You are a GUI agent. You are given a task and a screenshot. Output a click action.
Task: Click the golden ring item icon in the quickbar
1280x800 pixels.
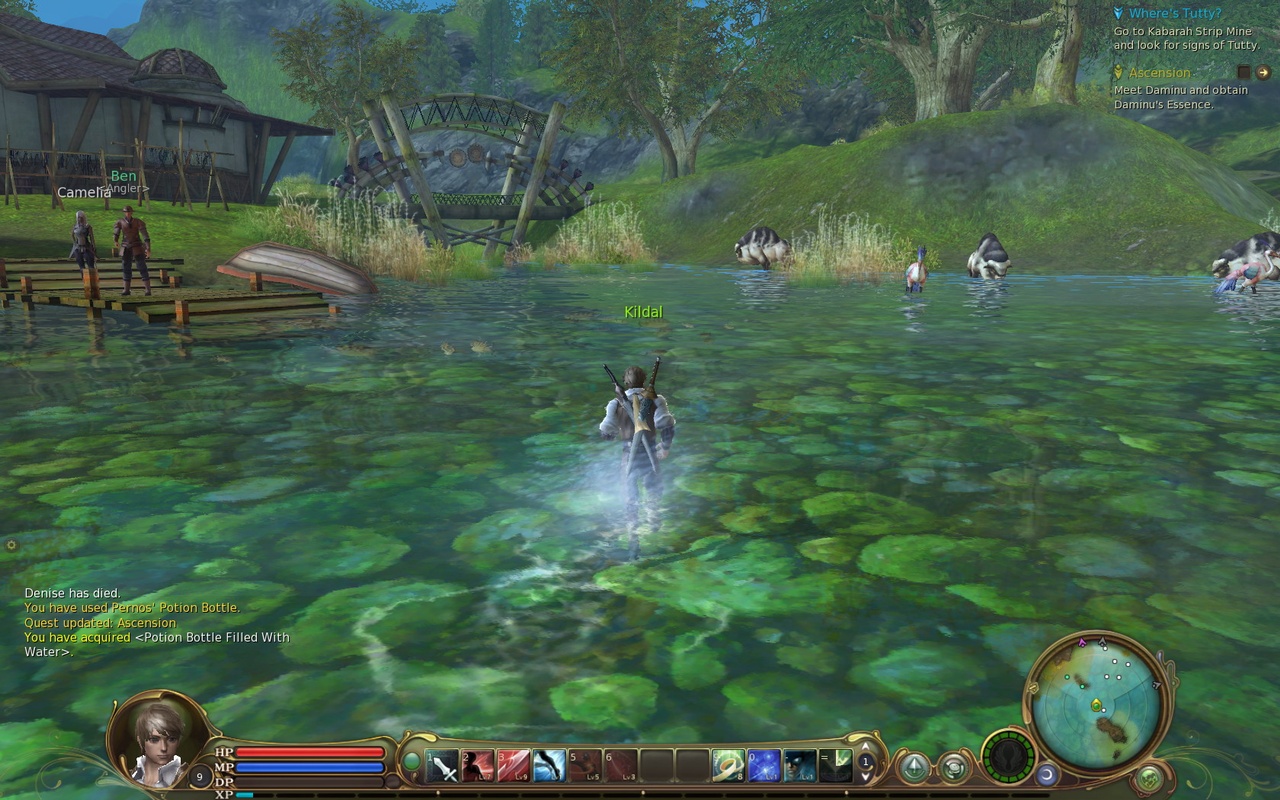pyautogui.click(x=728, y=765)
